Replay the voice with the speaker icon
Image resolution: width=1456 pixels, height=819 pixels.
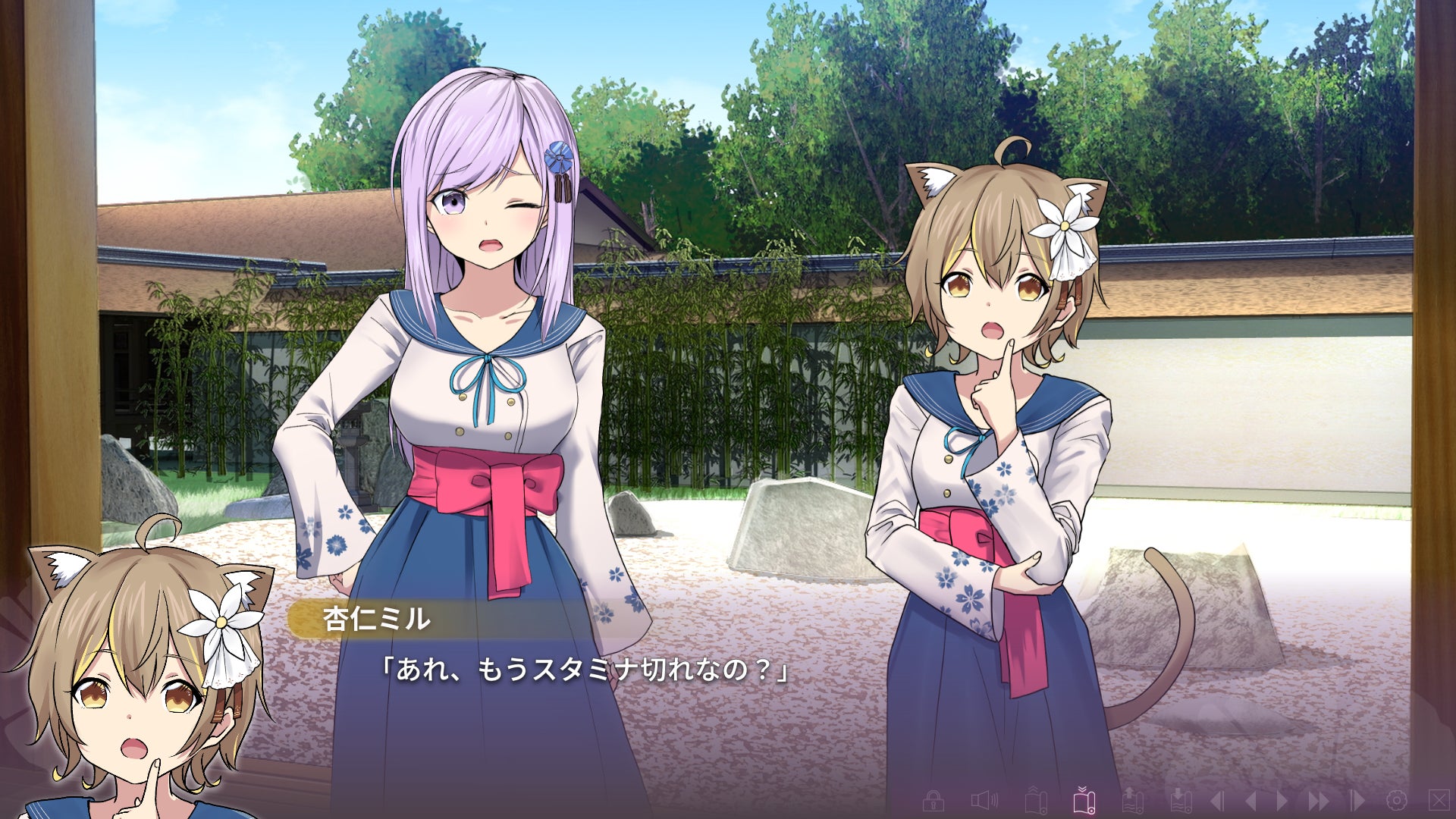984,800
